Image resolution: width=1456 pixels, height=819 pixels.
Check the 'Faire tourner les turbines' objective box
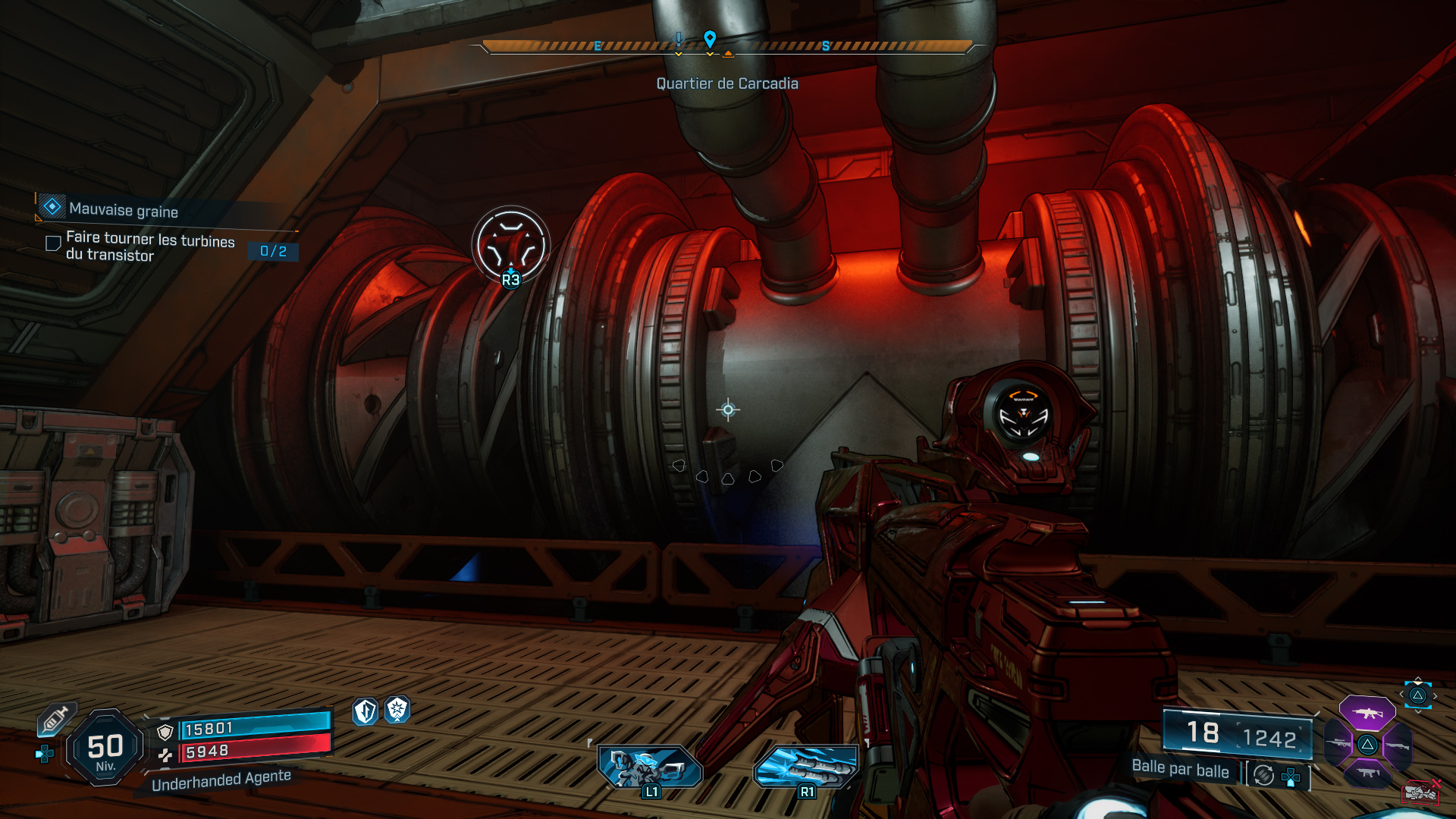point(52,243)
